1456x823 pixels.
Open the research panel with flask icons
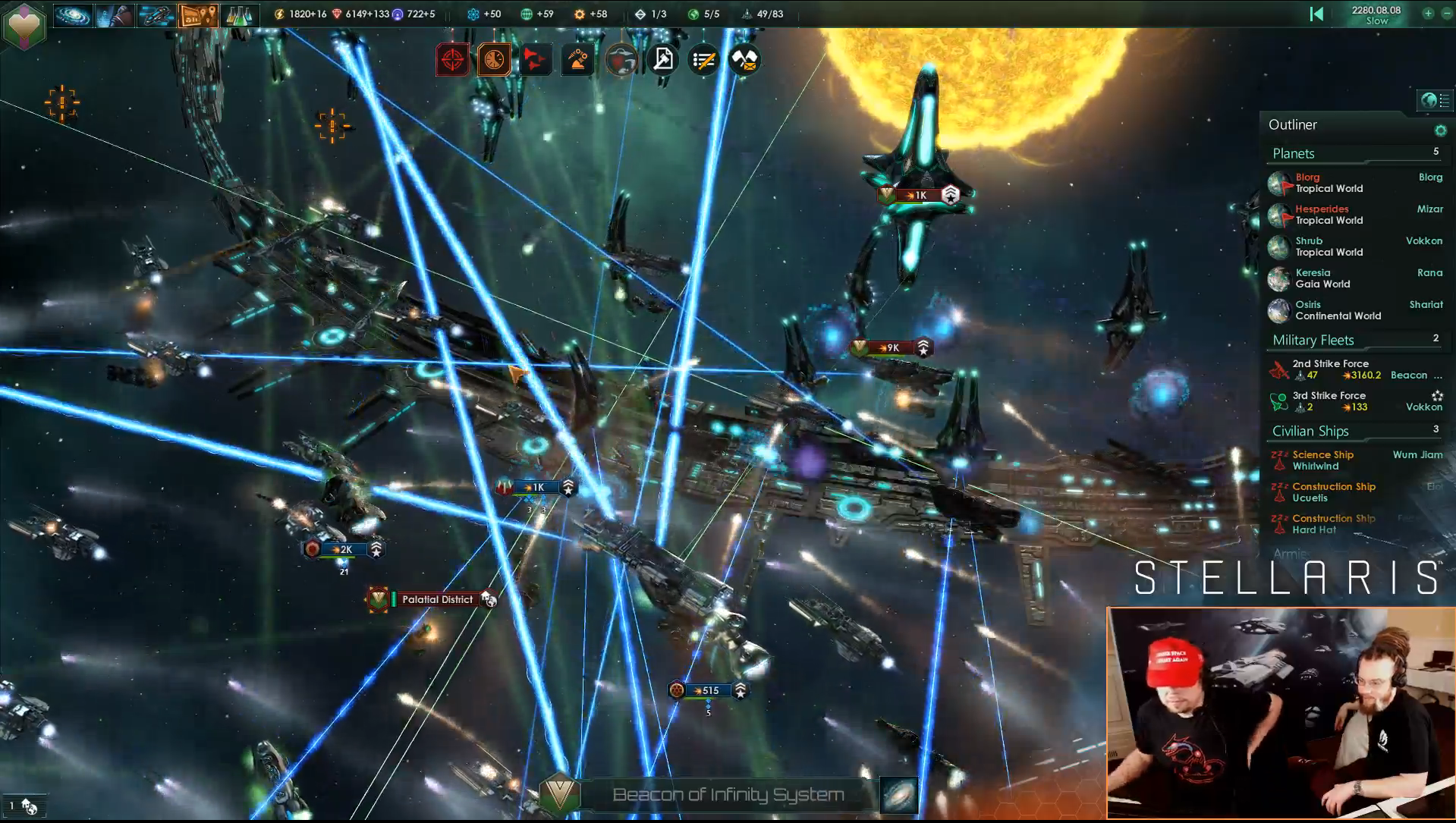click(240, 15)
